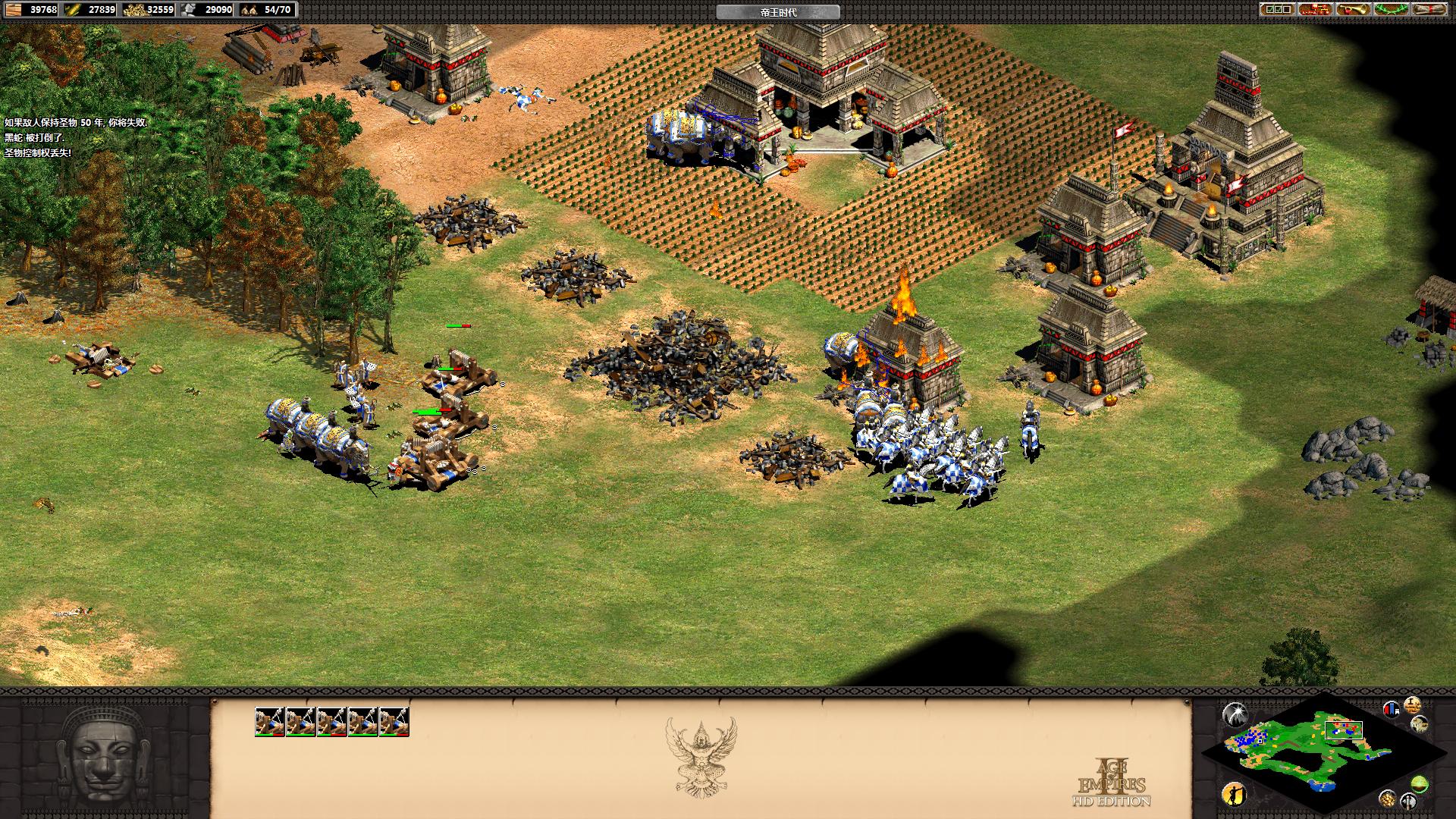Open chat with the horn button
The image size is (1456, 819).
(1353, 9)
